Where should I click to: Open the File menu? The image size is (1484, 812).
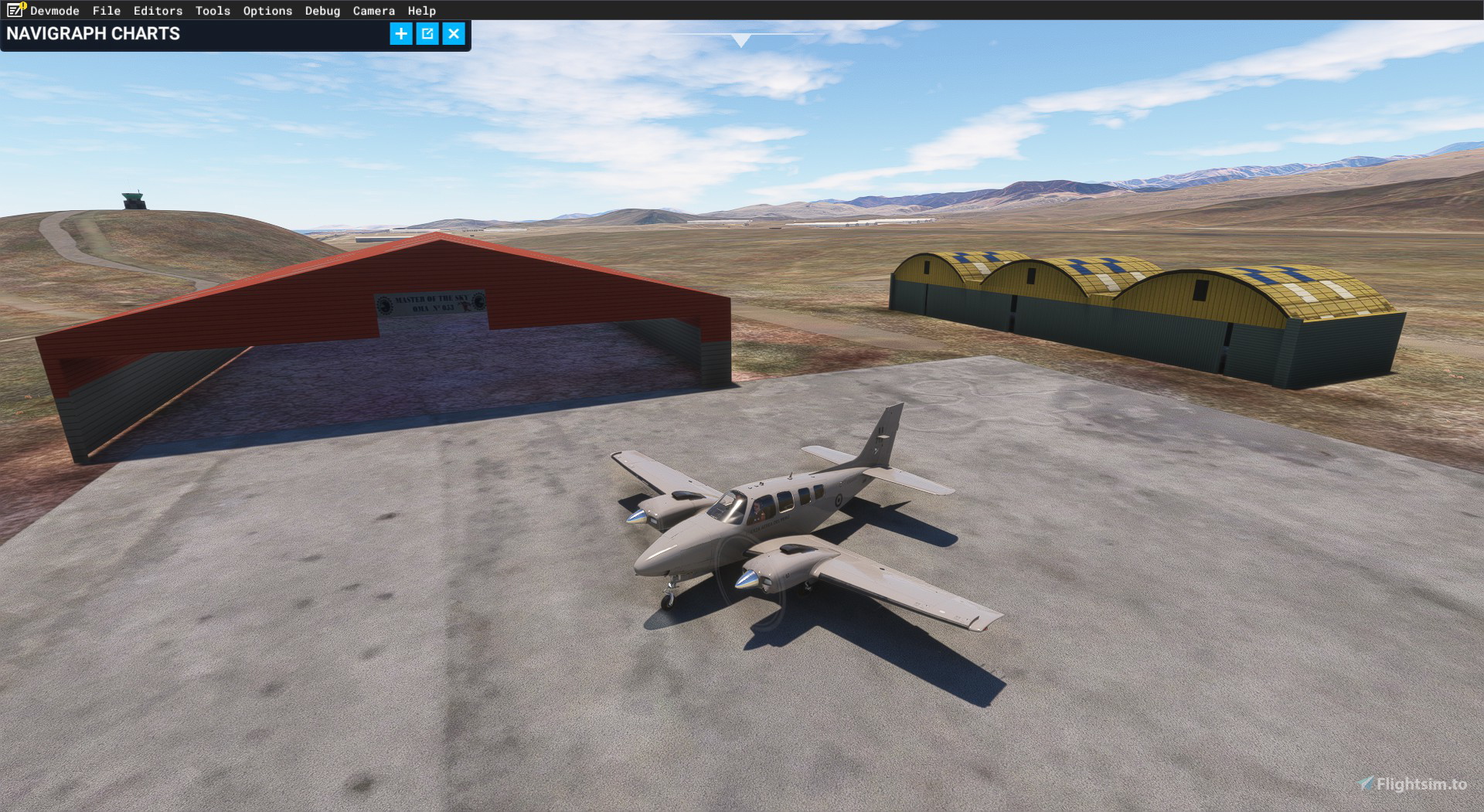pos(106,11)
